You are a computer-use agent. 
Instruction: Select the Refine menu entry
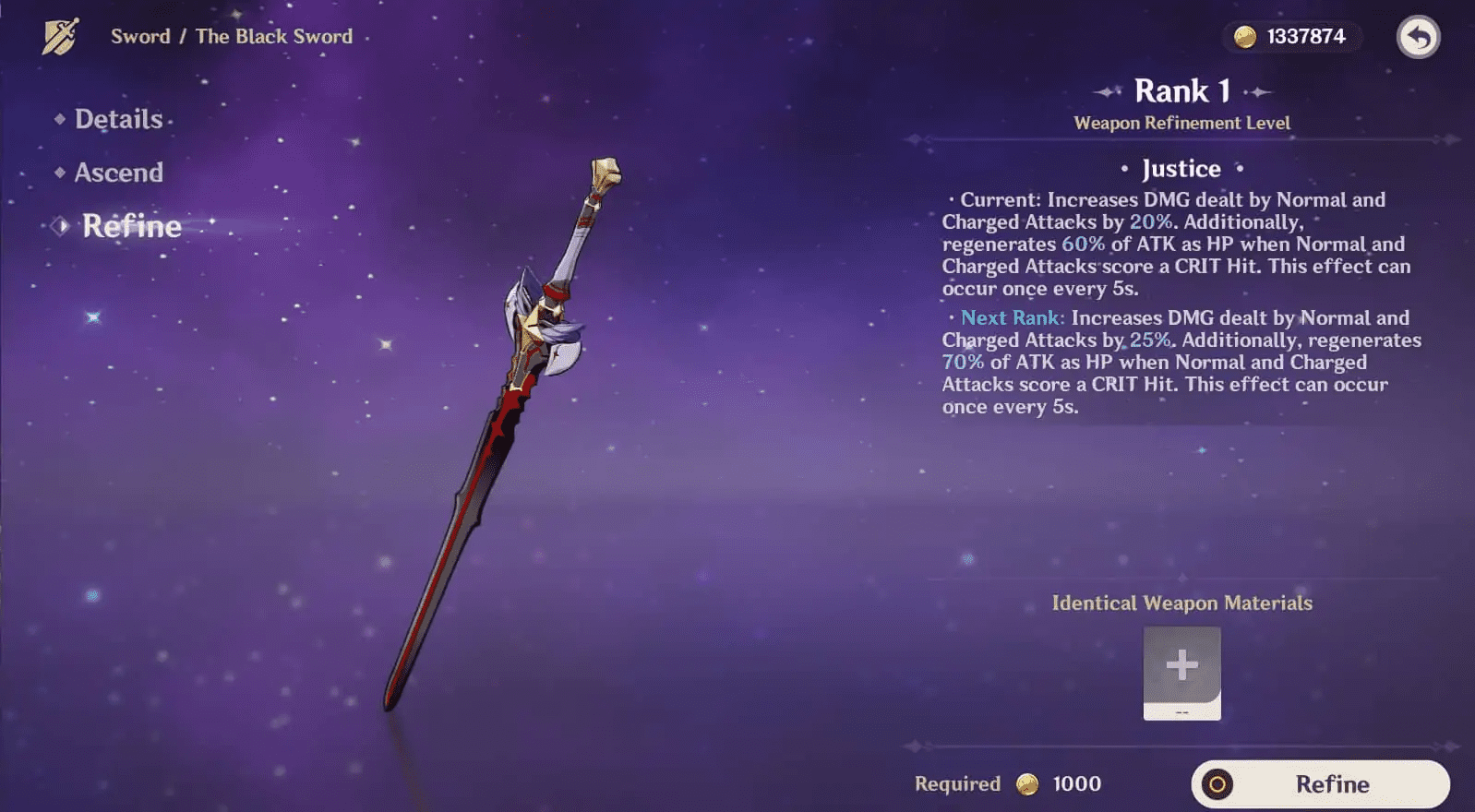click(133, 226)
